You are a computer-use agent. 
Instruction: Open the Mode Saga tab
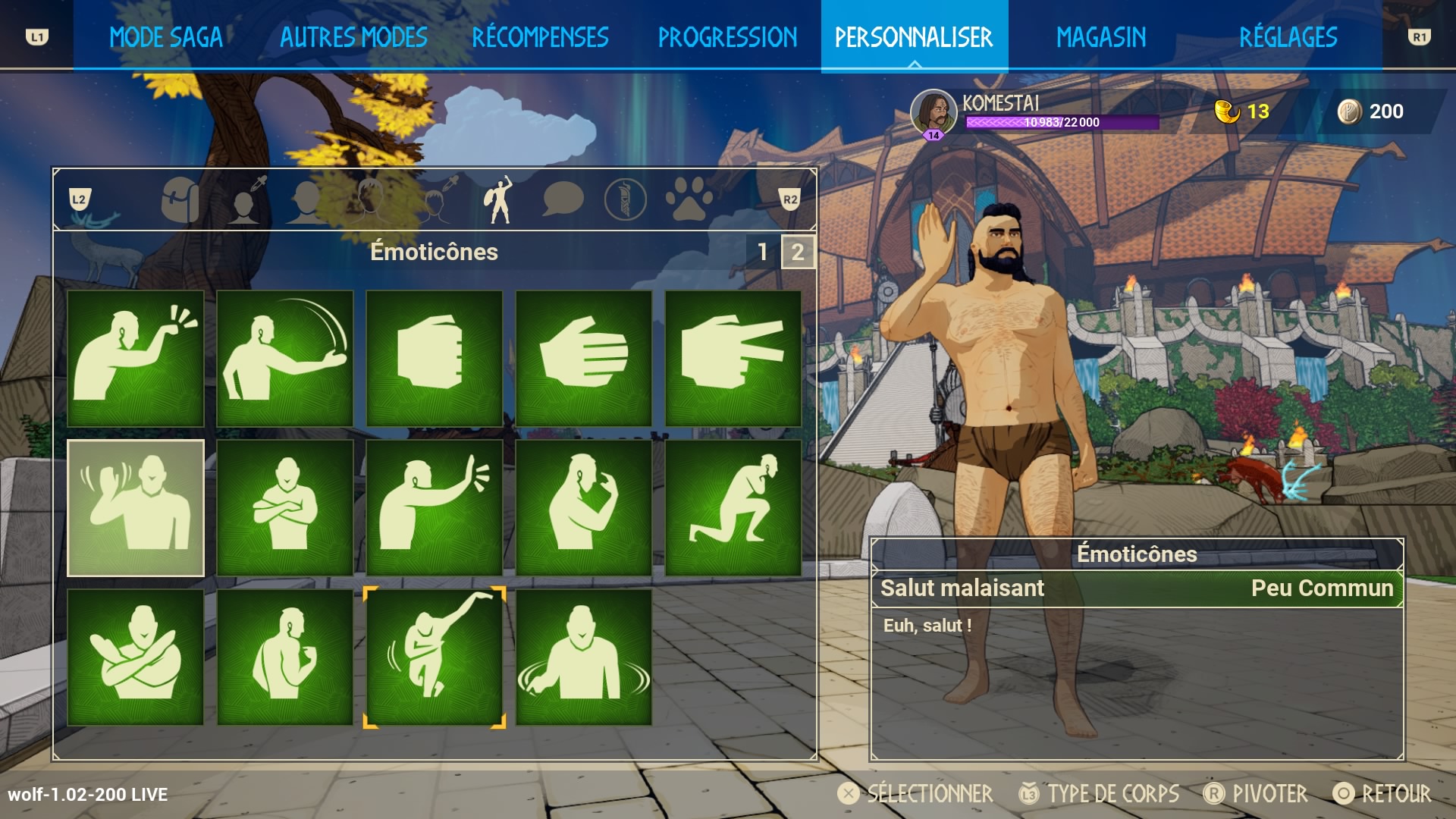(x=166, y=36)
